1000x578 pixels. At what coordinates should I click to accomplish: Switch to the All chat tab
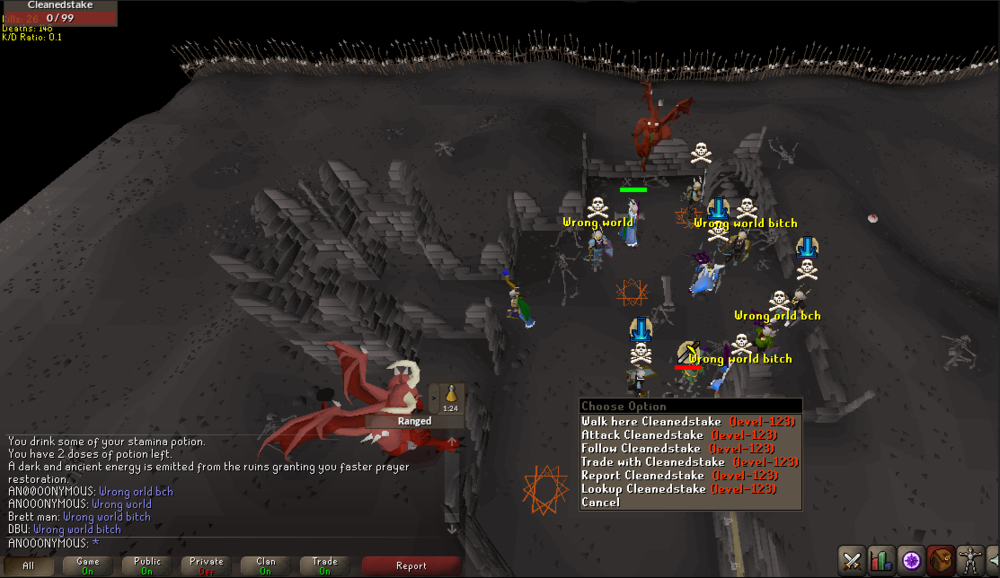point(28,566)
